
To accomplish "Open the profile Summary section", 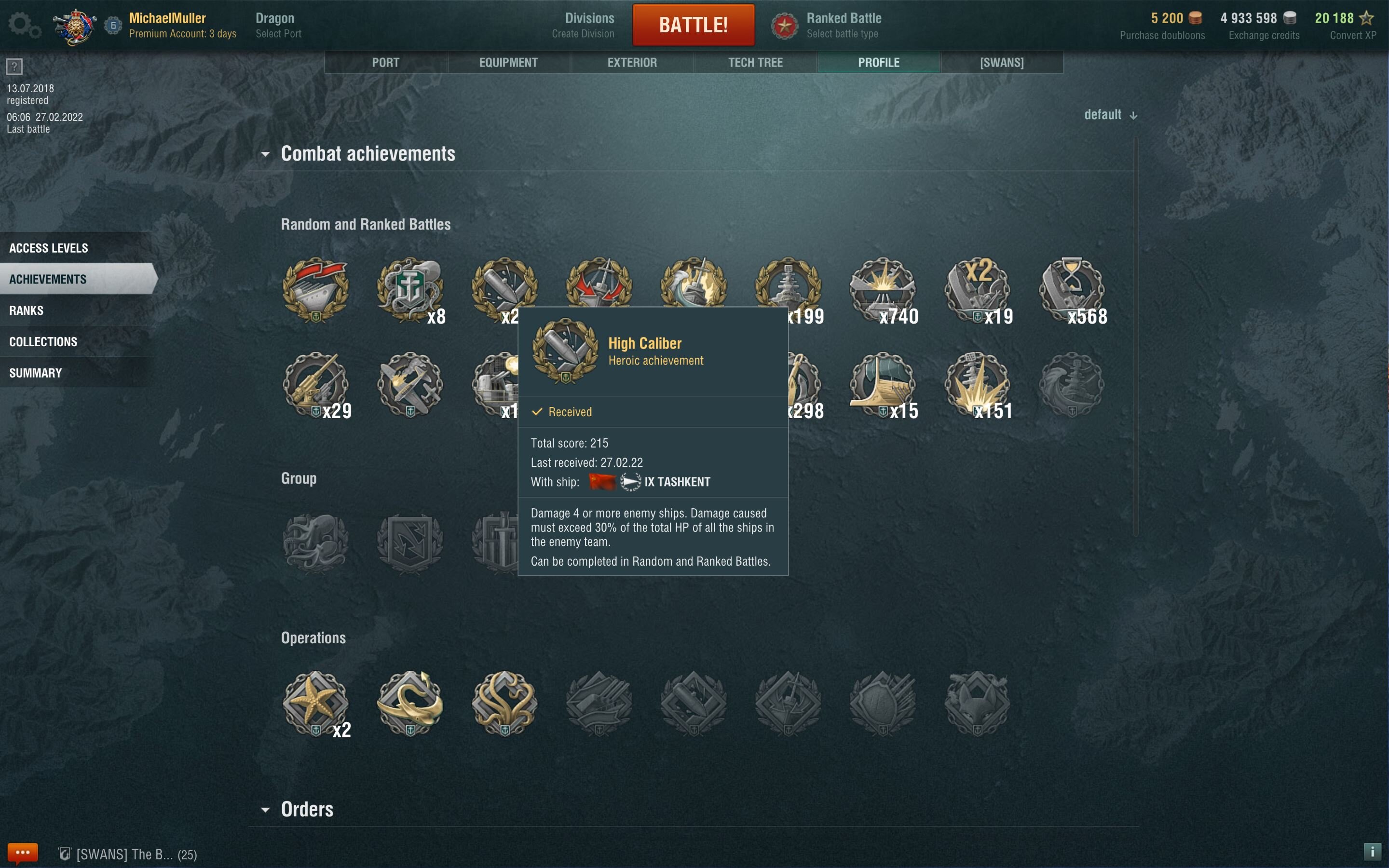I will tap(36, 373).
